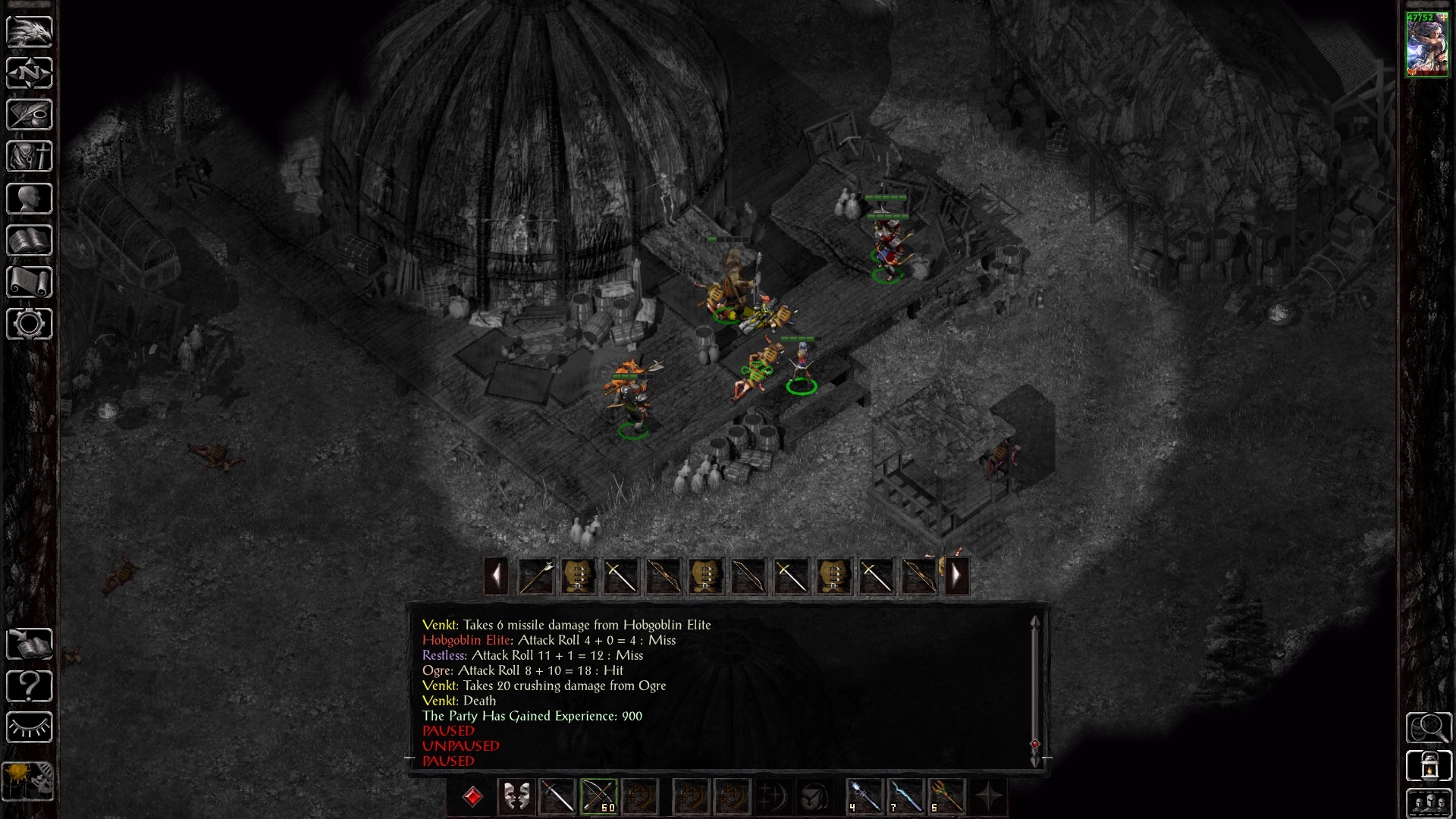
Task: Open the area map compass button
Action: pos(30,73)
